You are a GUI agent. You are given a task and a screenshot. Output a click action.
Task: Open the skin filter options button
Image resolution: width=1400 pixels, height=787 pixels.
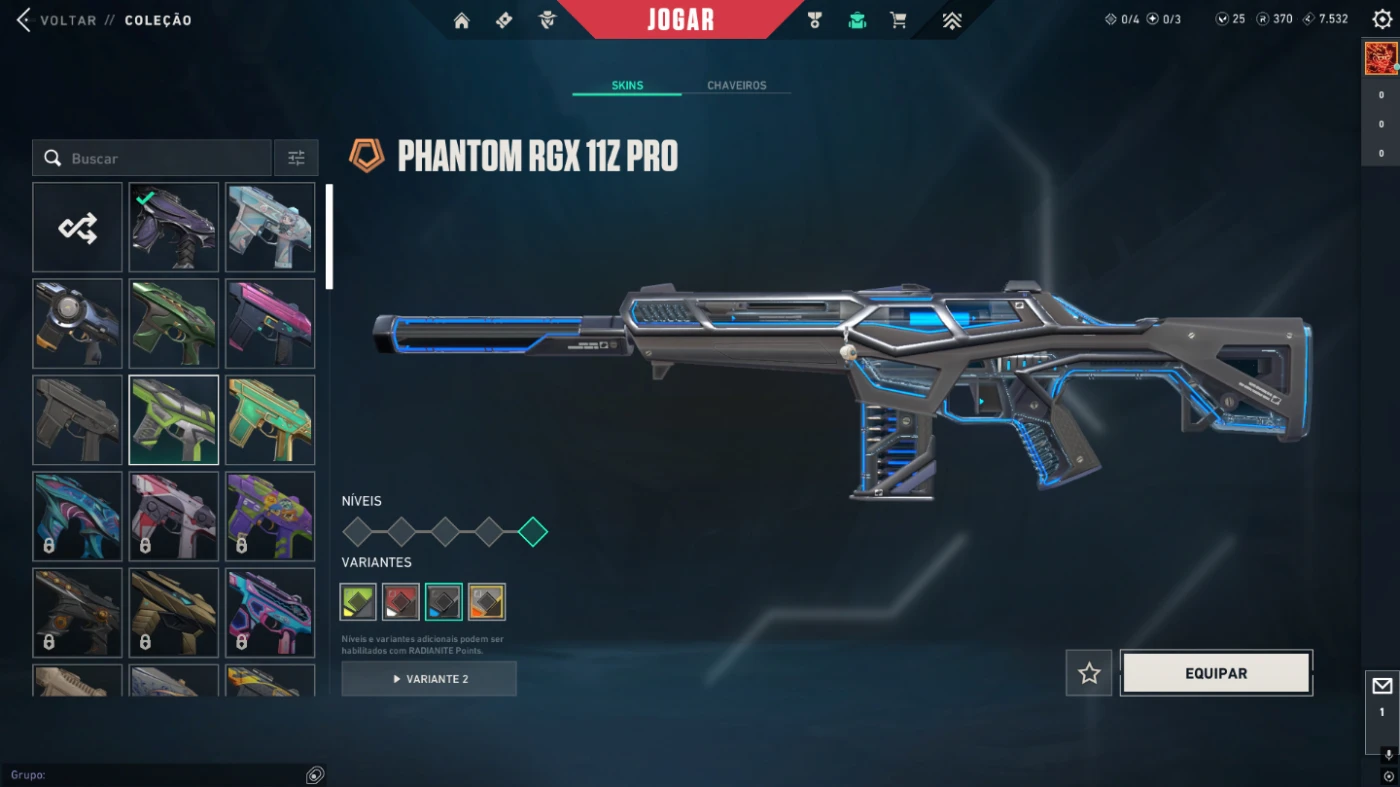point(296,158)
